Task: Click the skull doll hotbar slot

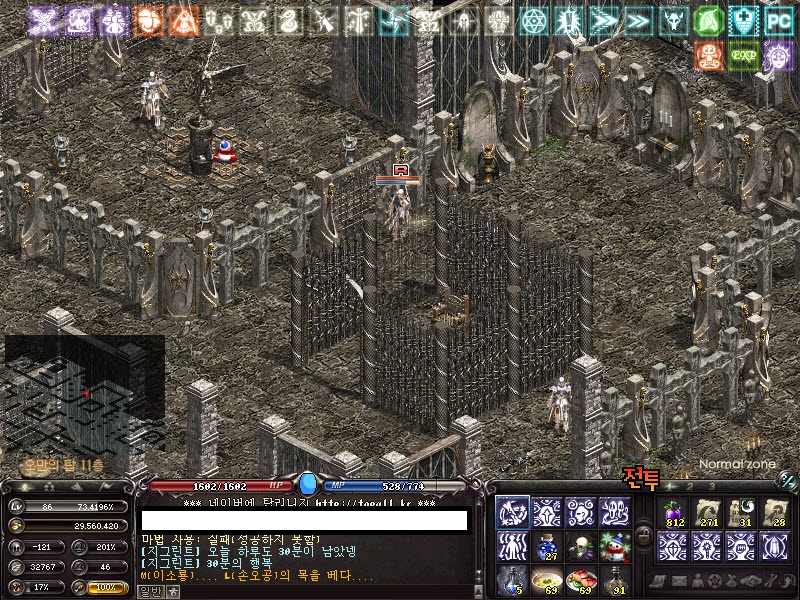Action: tap(581, 546)
